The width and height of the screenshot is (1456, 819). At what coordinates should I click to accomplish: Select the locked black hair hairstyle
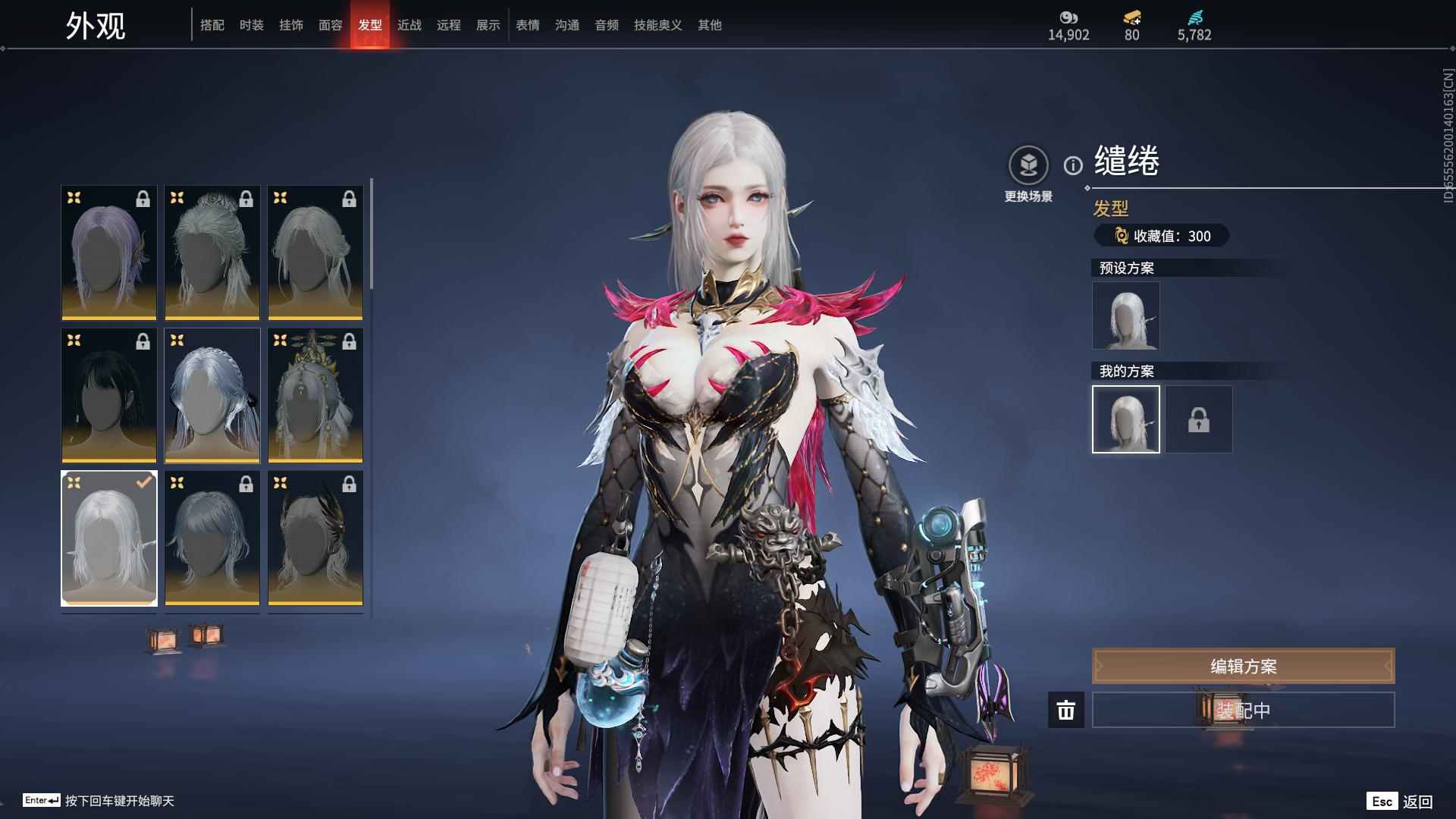109,395
